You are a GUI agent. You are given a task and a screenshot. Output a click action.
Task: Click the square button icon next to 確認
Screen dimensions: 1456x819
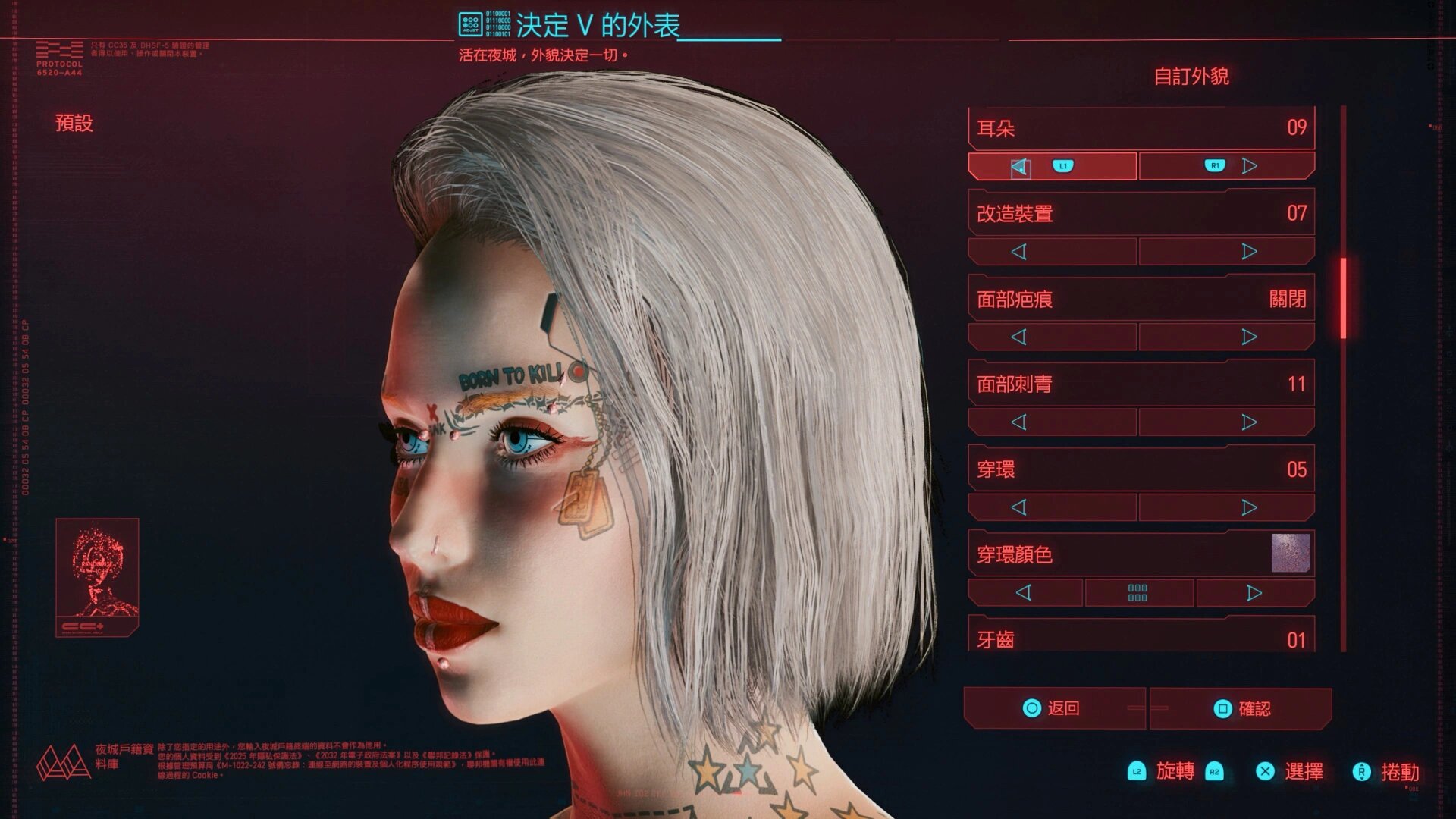coord(1222,707)
